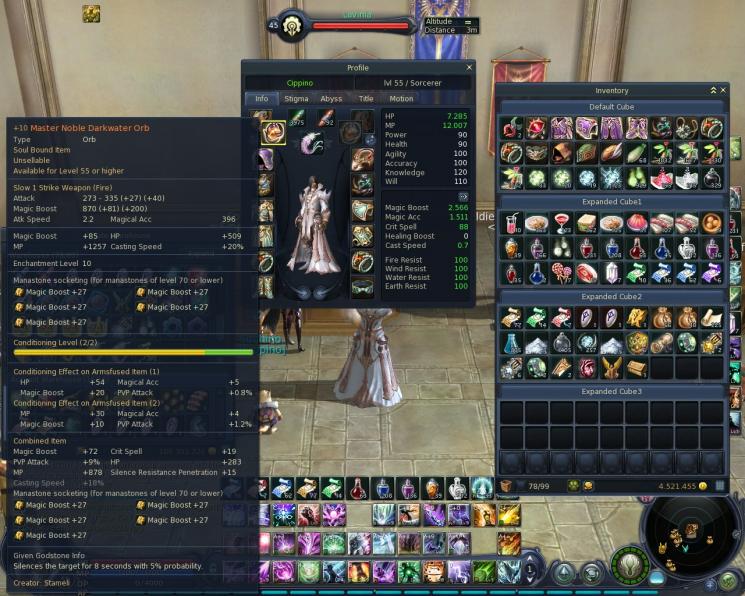This screenshot has height=596, width=745.
Task: Select the red potion on the hotbar
Action: pyautogui.click(x=358, y=489)
